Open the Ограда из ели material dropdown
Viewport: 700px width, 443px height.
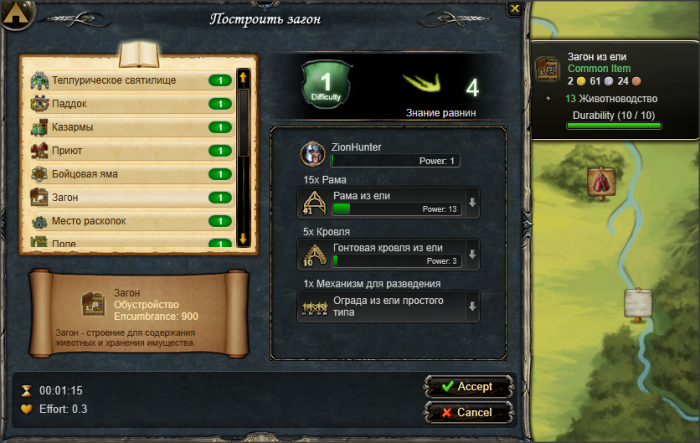(x=473, y=307)
